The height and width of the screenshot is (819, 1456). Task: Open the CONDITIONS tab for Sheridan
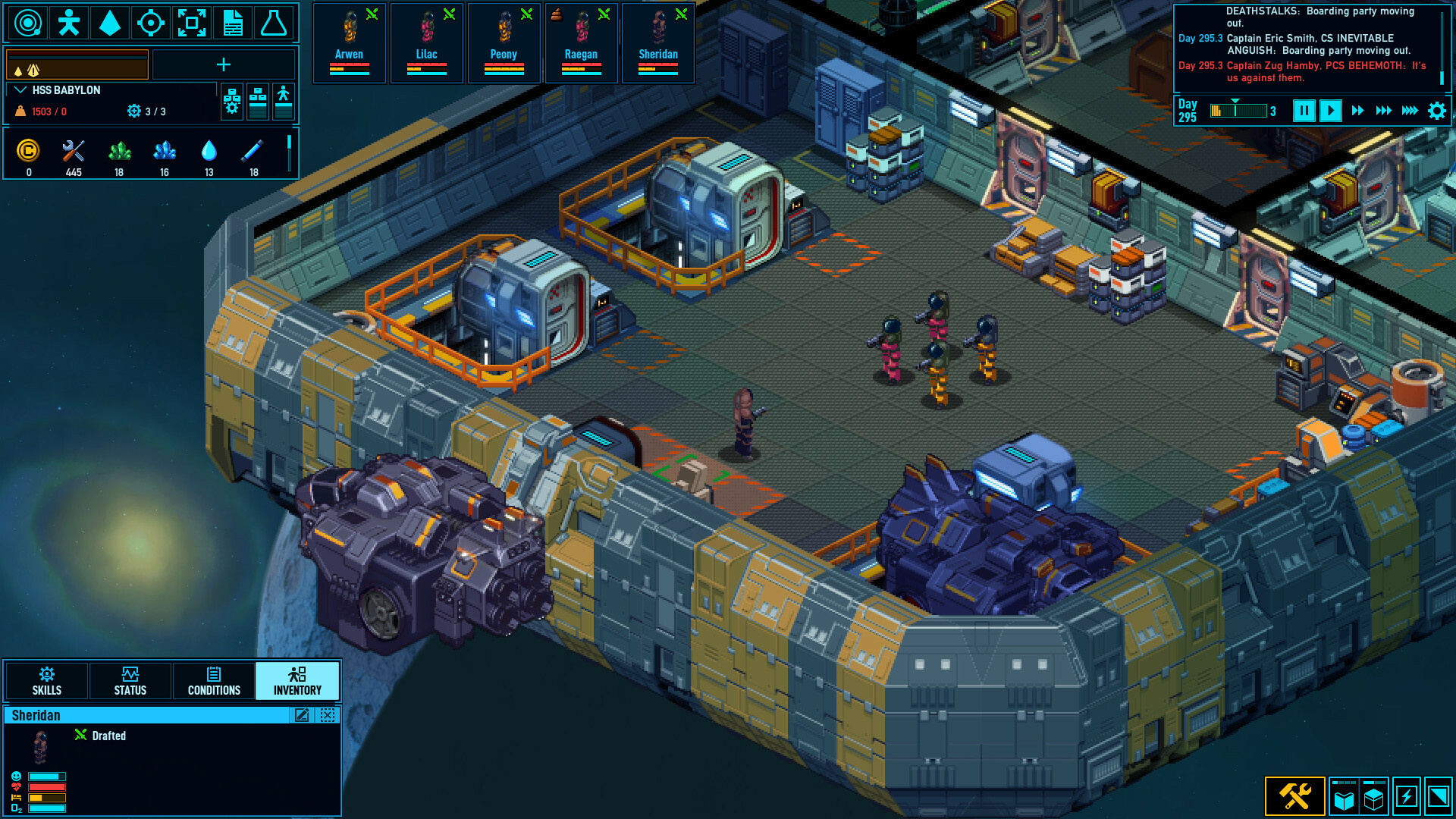pos(214,680)
